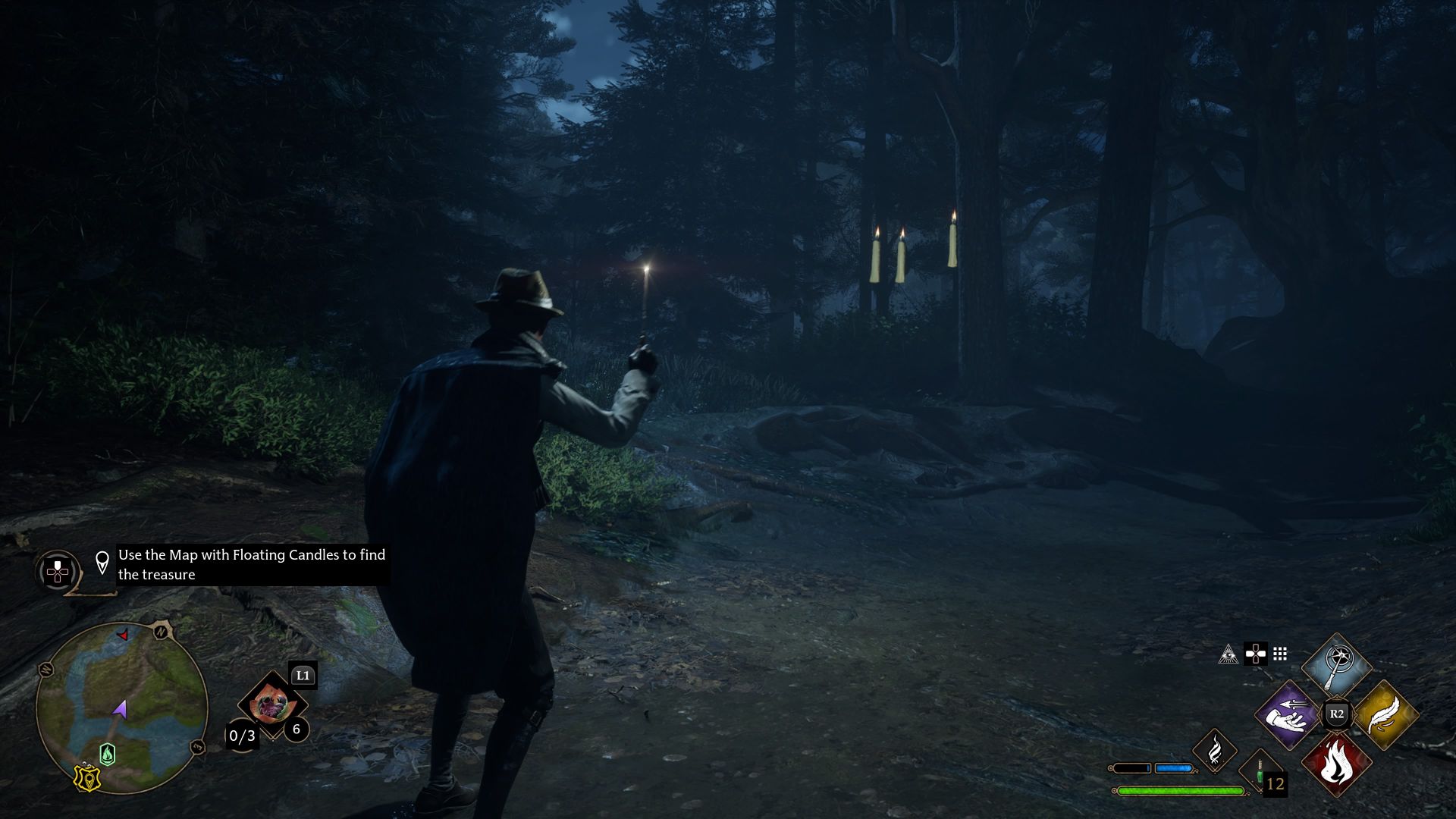Image resolution: width=1456 pixels, height=819 pixels.
Task: Select the green Floo Flame marker on minimap
Action: tap(108, 754)
